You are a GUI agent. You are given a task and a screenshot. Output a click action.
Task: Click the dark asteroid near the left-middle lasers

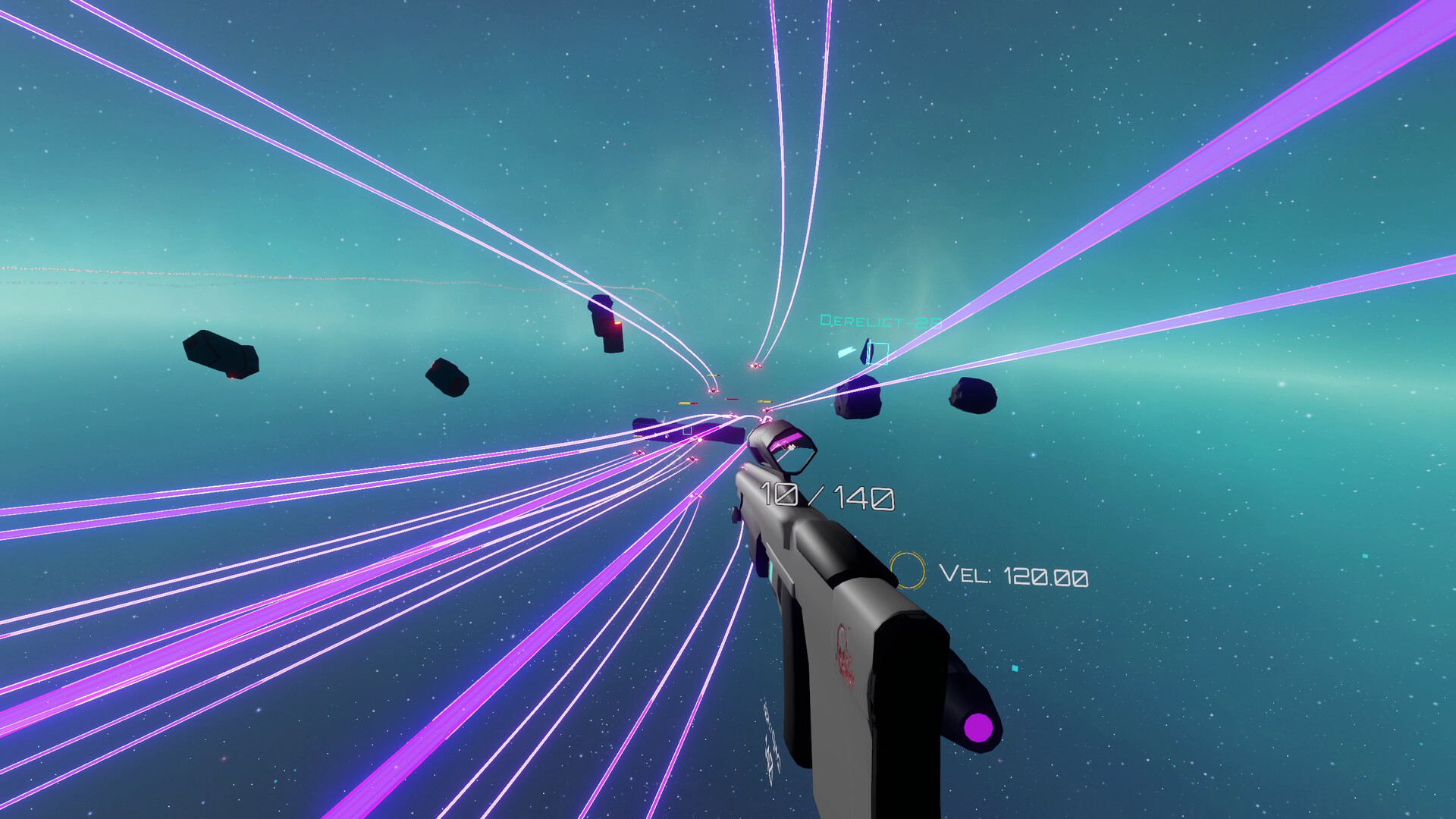tap(447, 379)
